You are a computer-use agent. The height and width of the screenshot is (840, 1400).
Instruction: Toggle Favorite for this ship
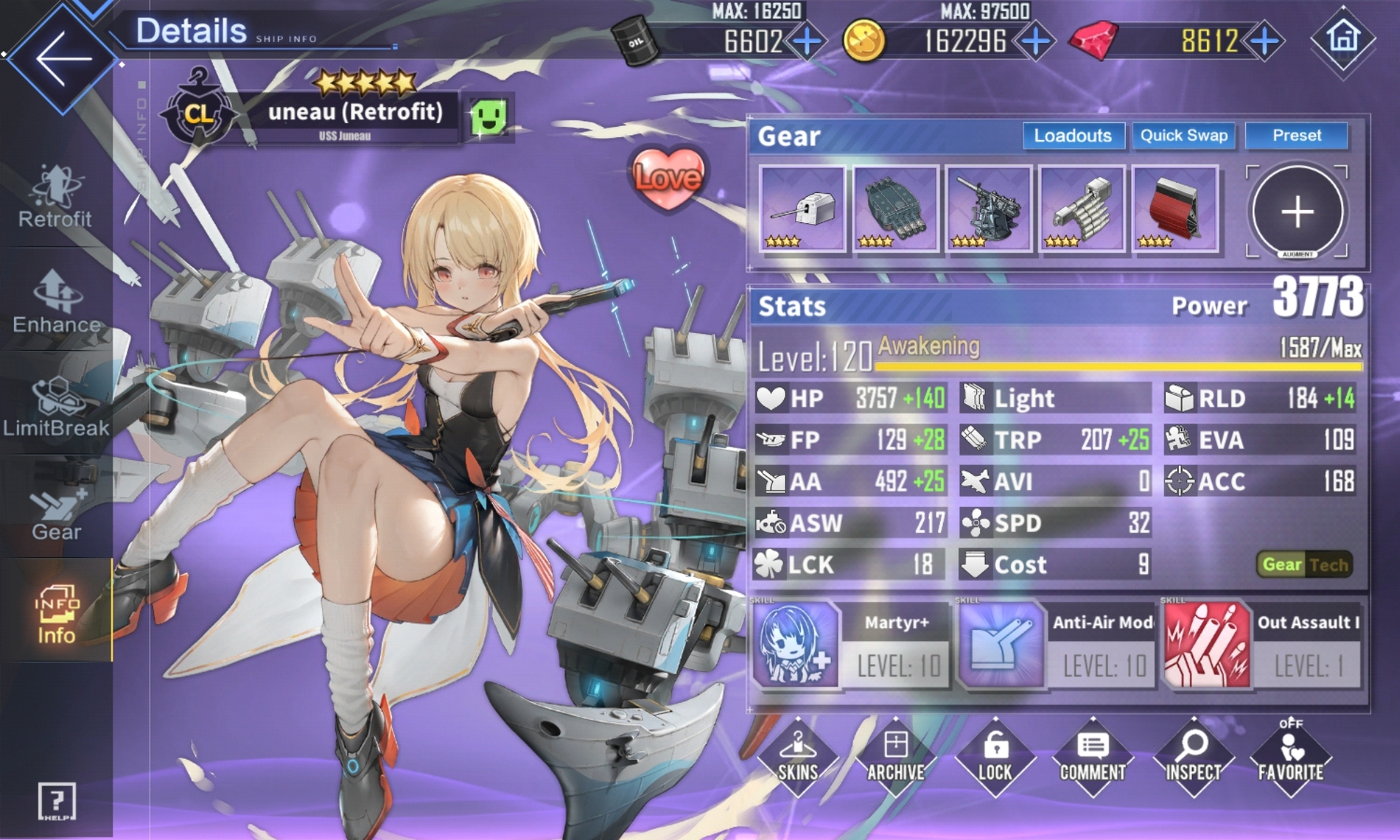[x=1291, y=758]
